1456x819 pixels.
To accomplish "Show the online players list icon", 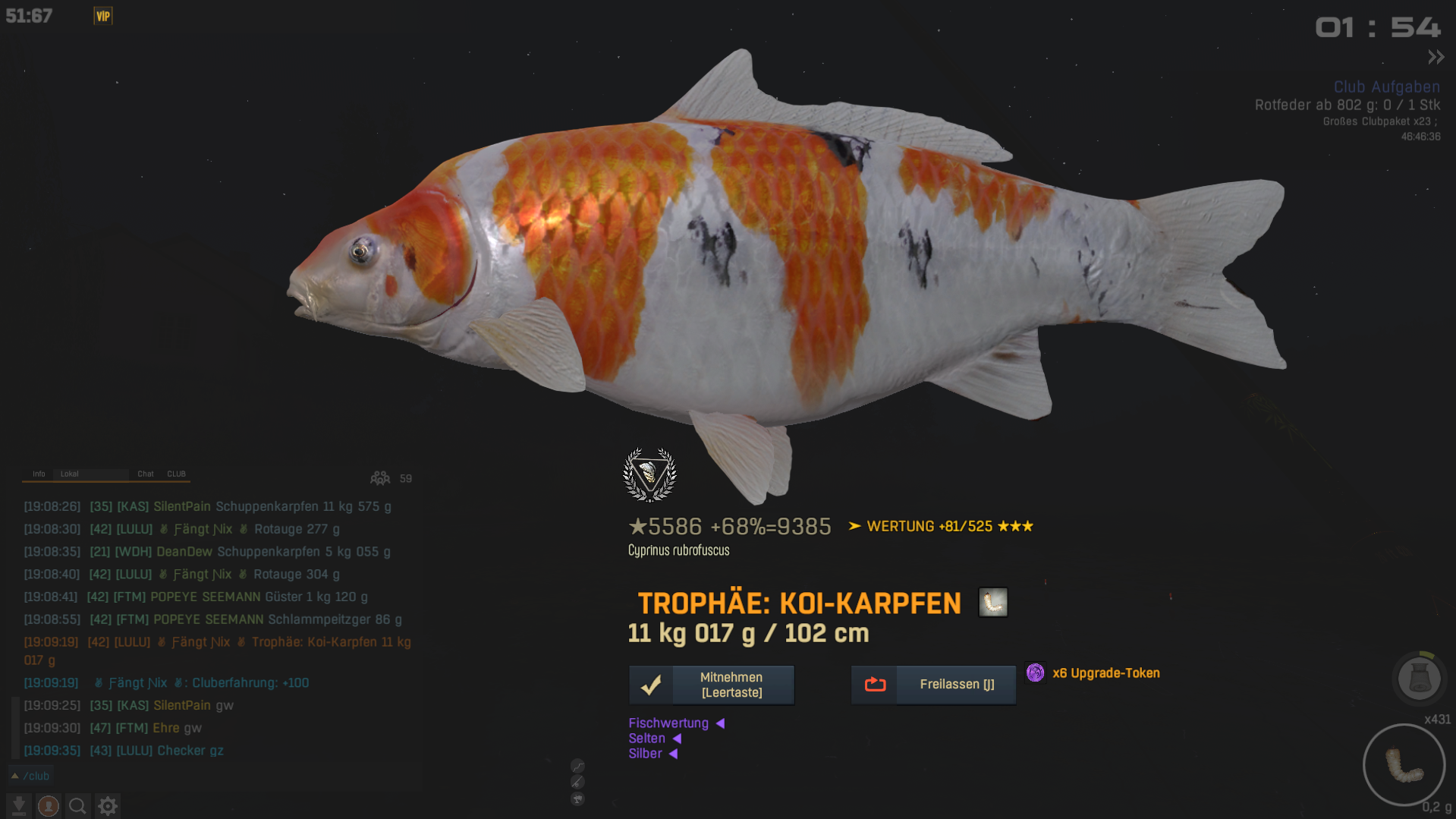I will tap(380, 478).
